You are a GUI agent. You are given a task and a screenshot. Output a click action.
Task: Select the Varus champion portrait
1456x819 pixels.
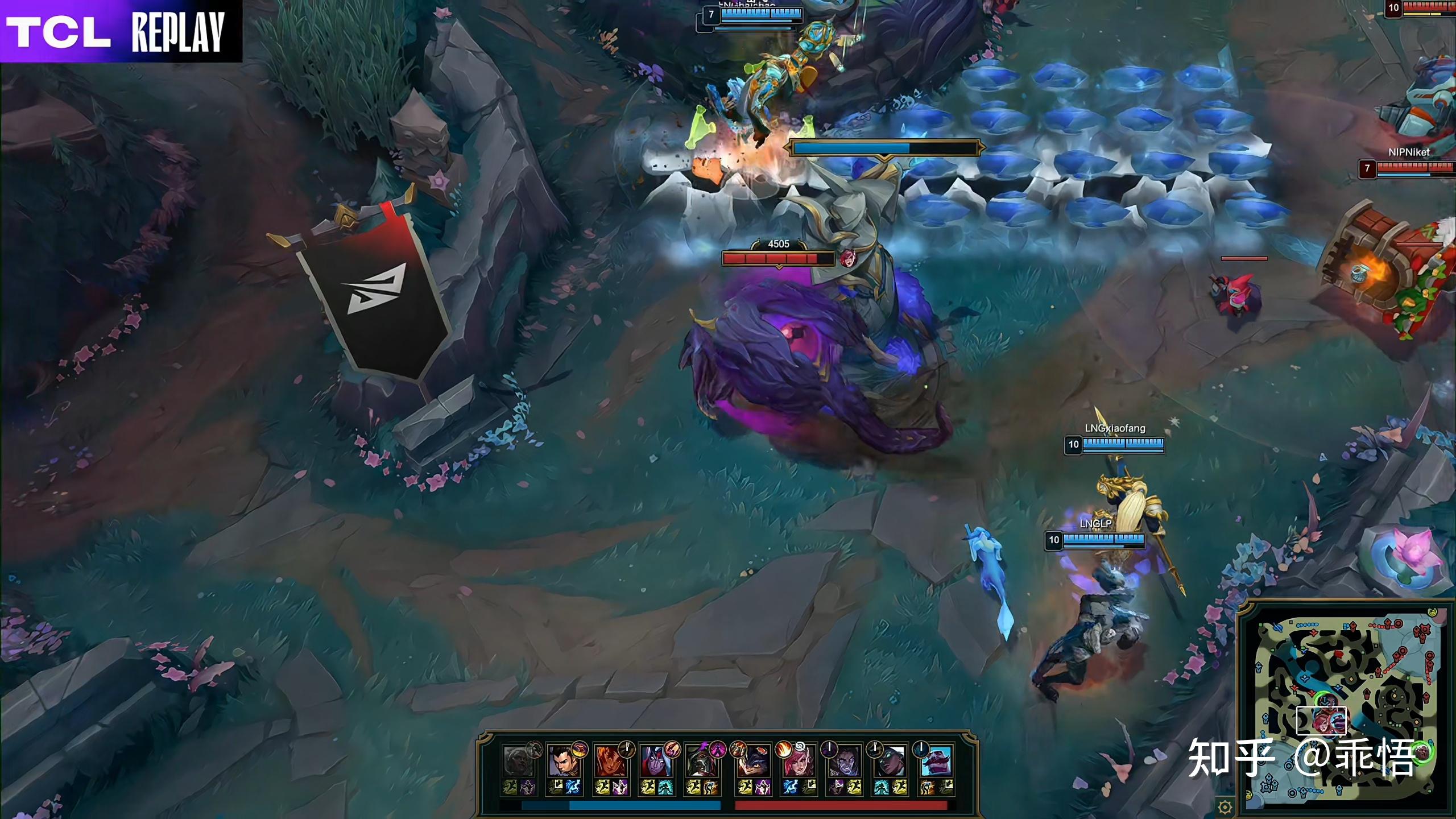pyautogui.click(x=655, y=762)
